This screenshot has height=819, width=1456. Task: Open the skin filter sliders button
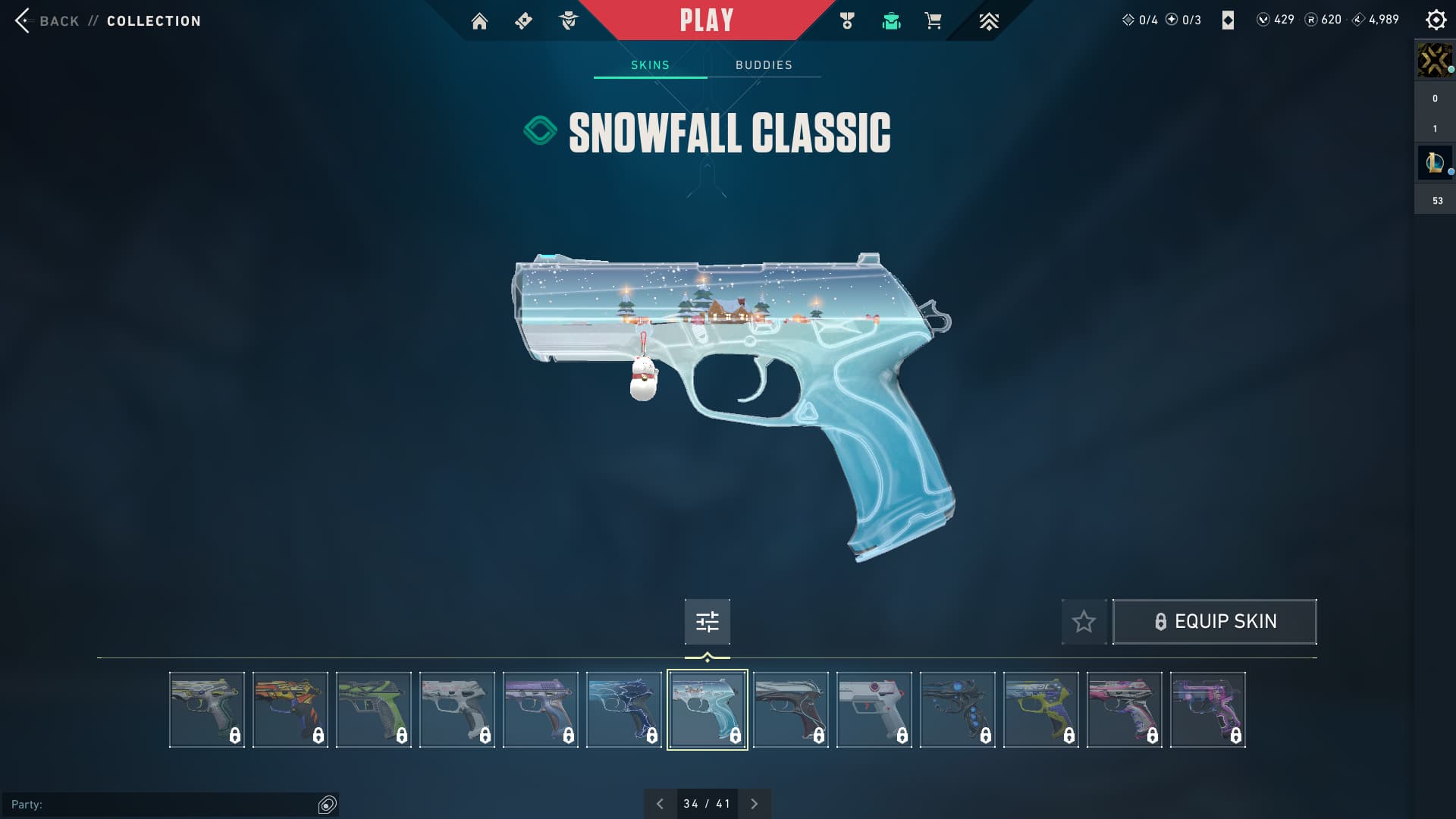[707, 622]
